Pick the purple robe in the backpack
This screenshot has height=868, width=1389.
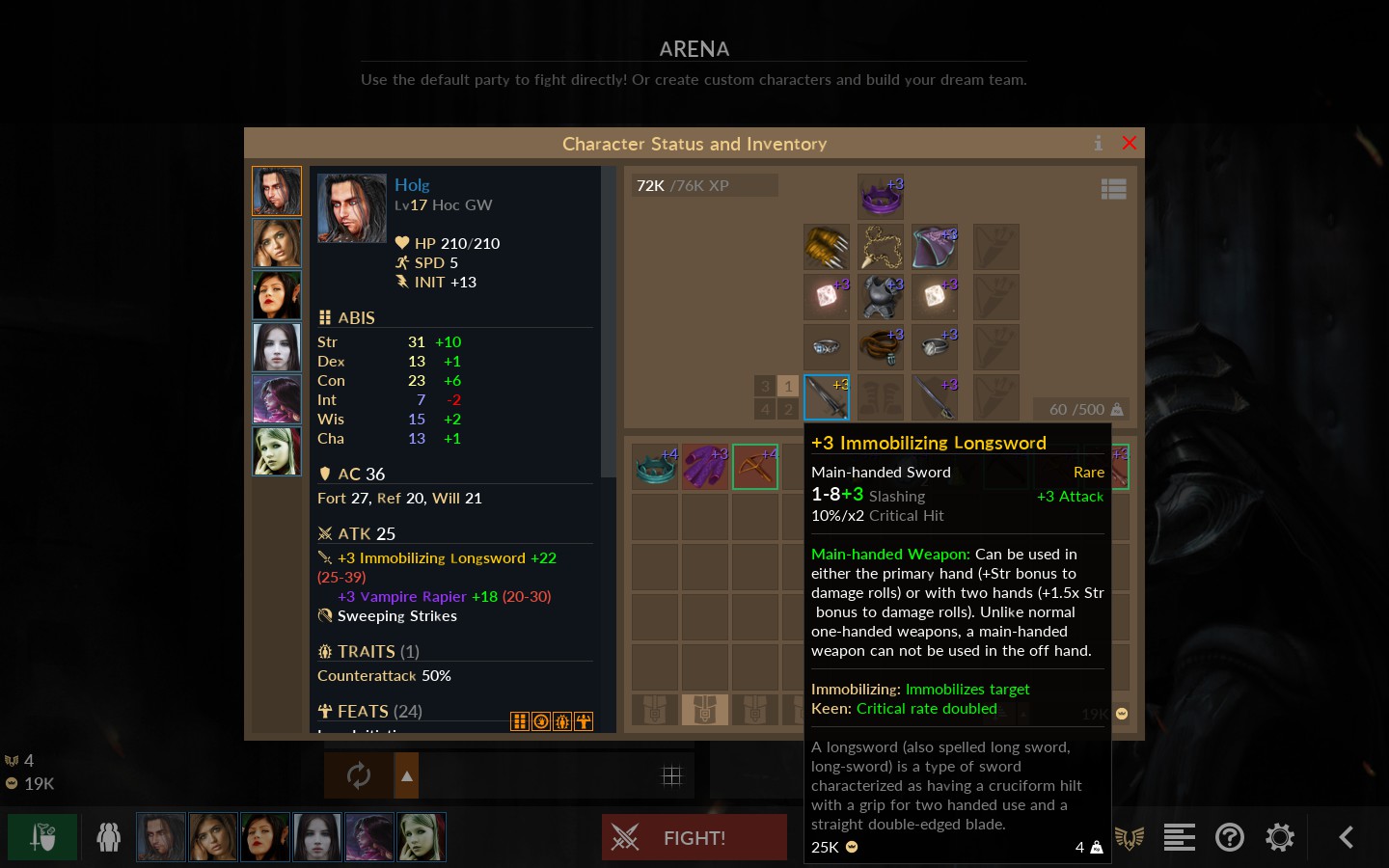[705, 467]
